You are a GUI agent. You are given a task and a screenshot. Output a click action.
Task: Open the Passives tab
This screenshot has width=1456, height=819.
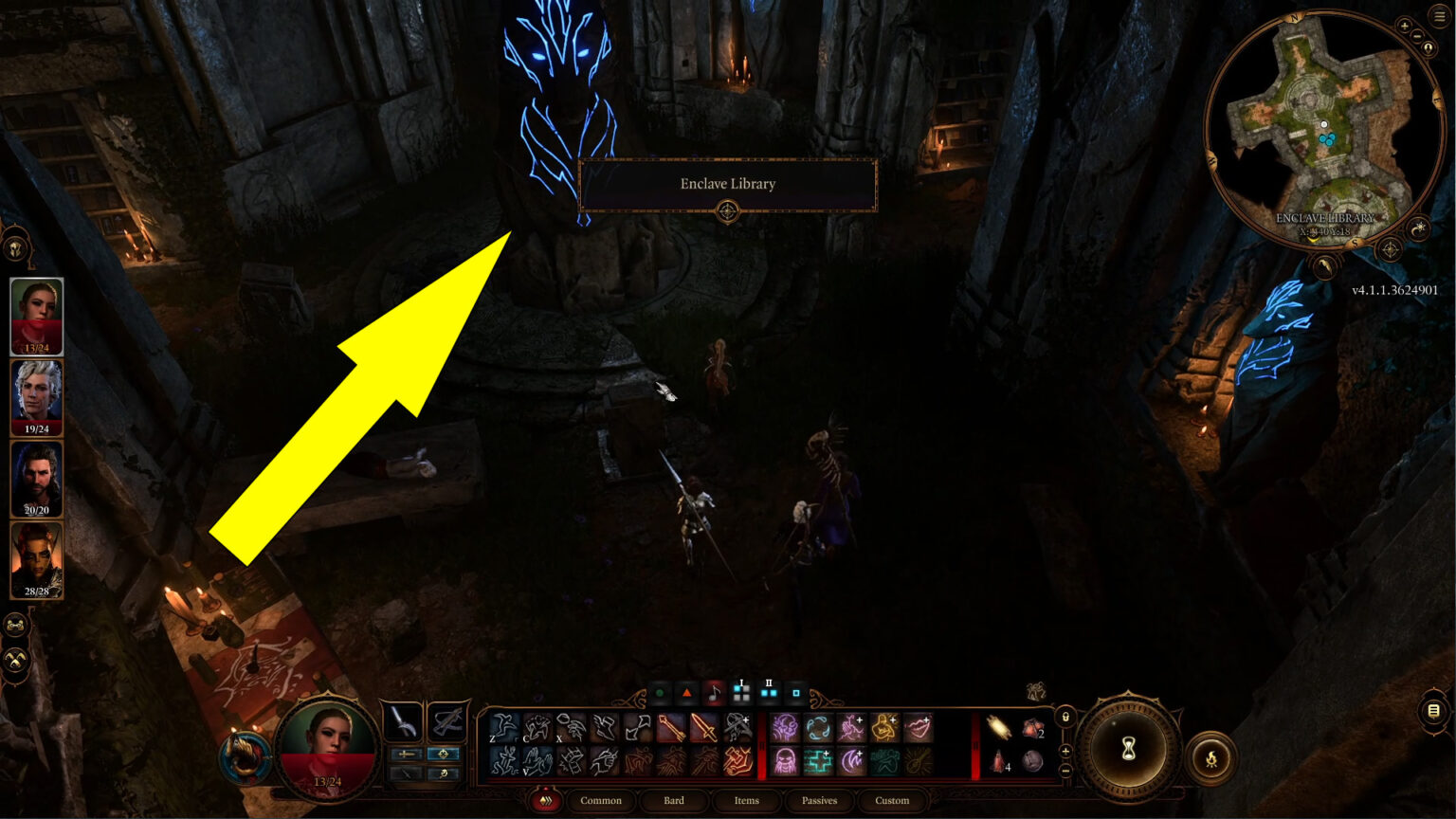coord(821,800)
